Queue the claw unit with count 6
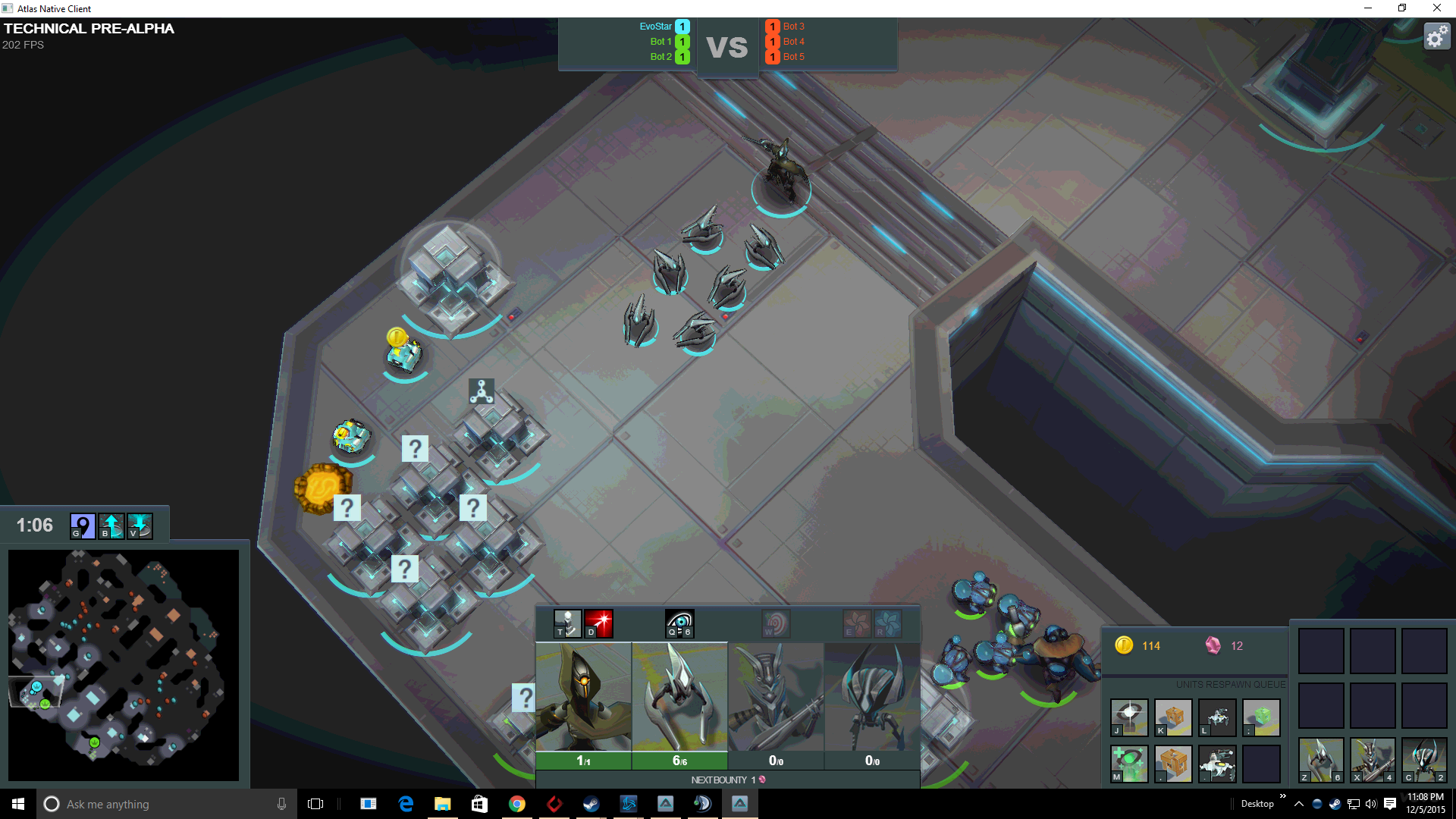 [x=1321, y=760]
